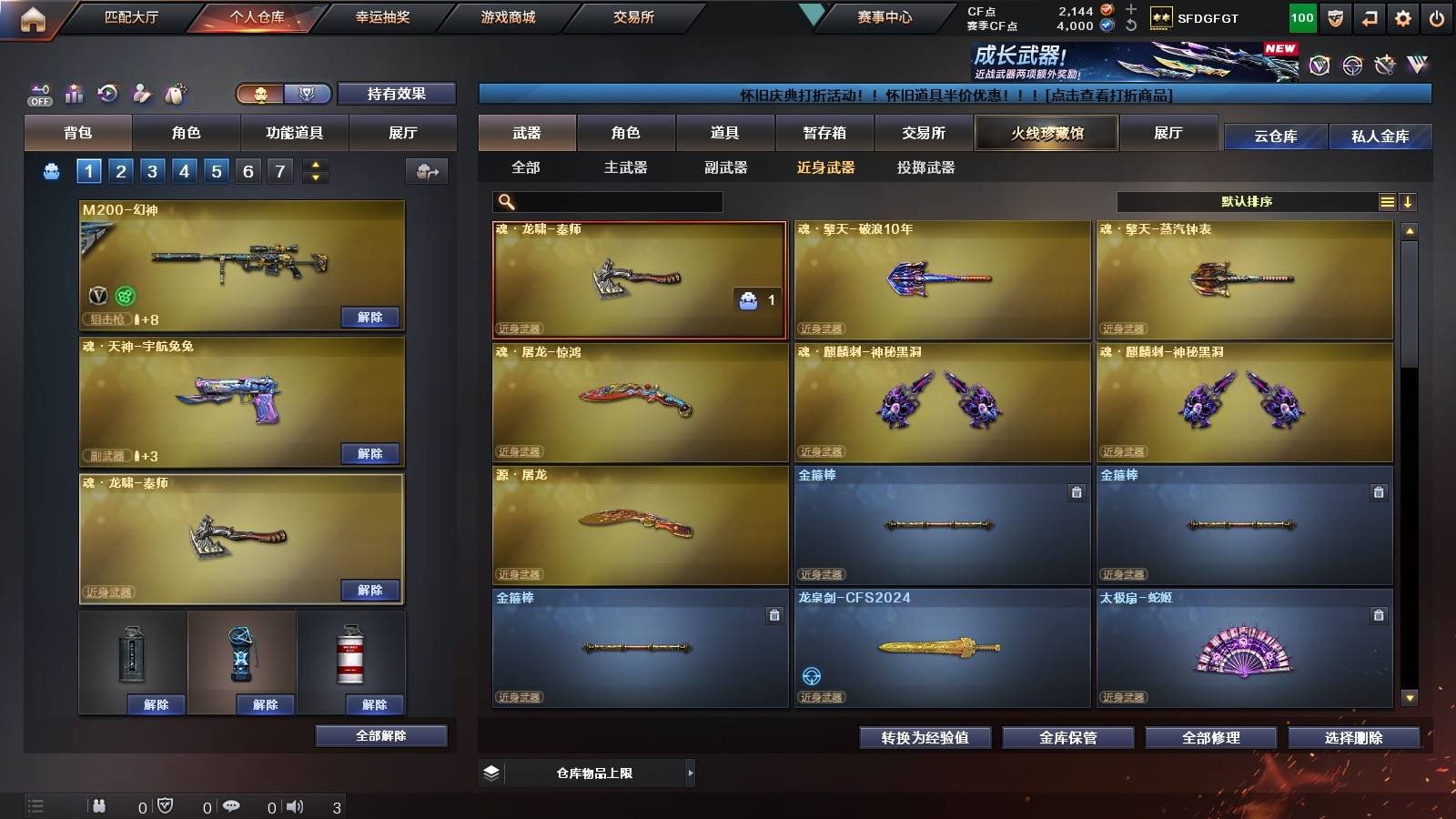Open the settings gear in the top bar
1456x819 pixels.
point(1403,16)
